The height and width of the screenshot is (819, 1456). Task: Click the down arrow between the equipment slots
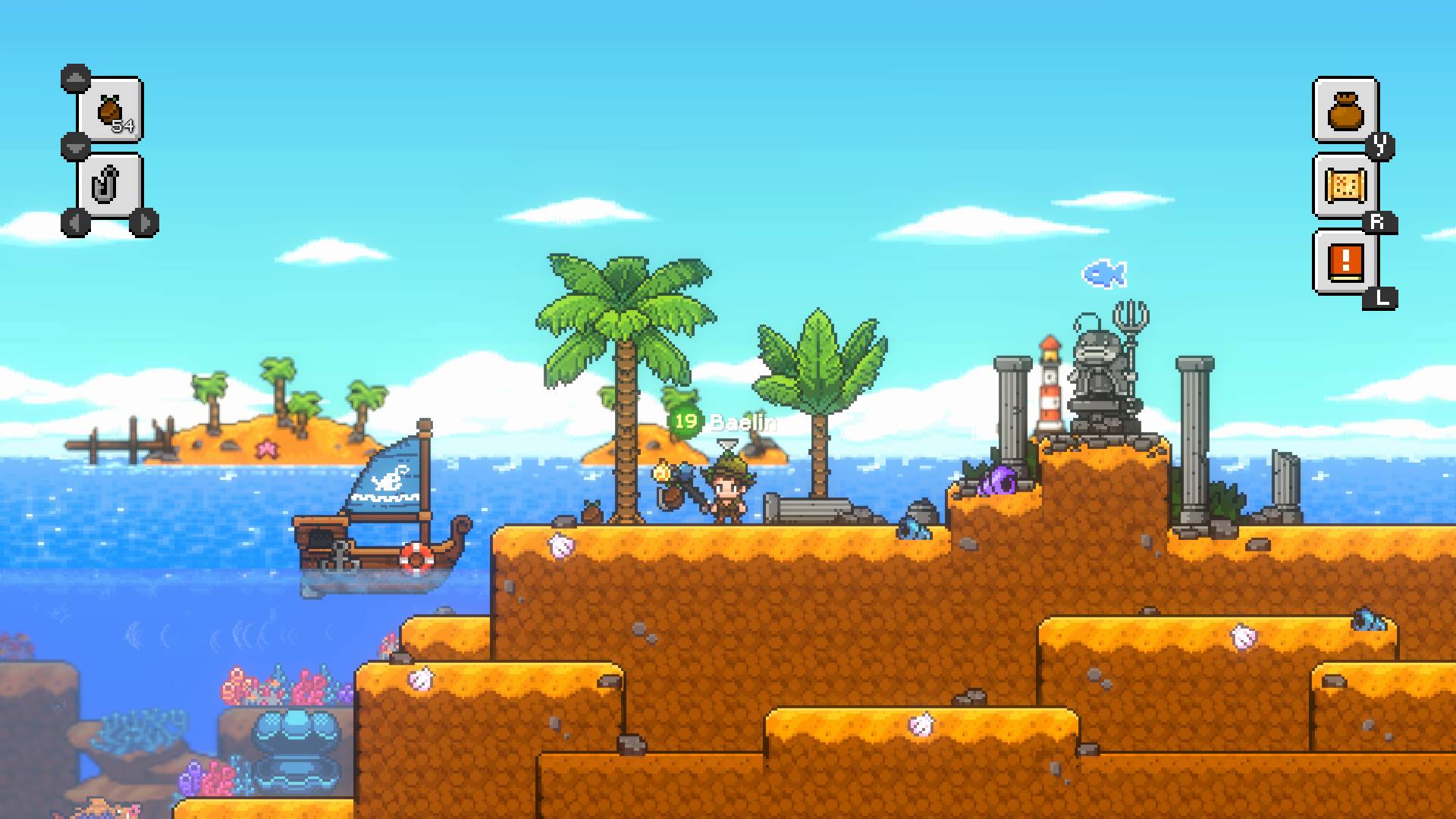pyautogui.click(x=74, y=146)
